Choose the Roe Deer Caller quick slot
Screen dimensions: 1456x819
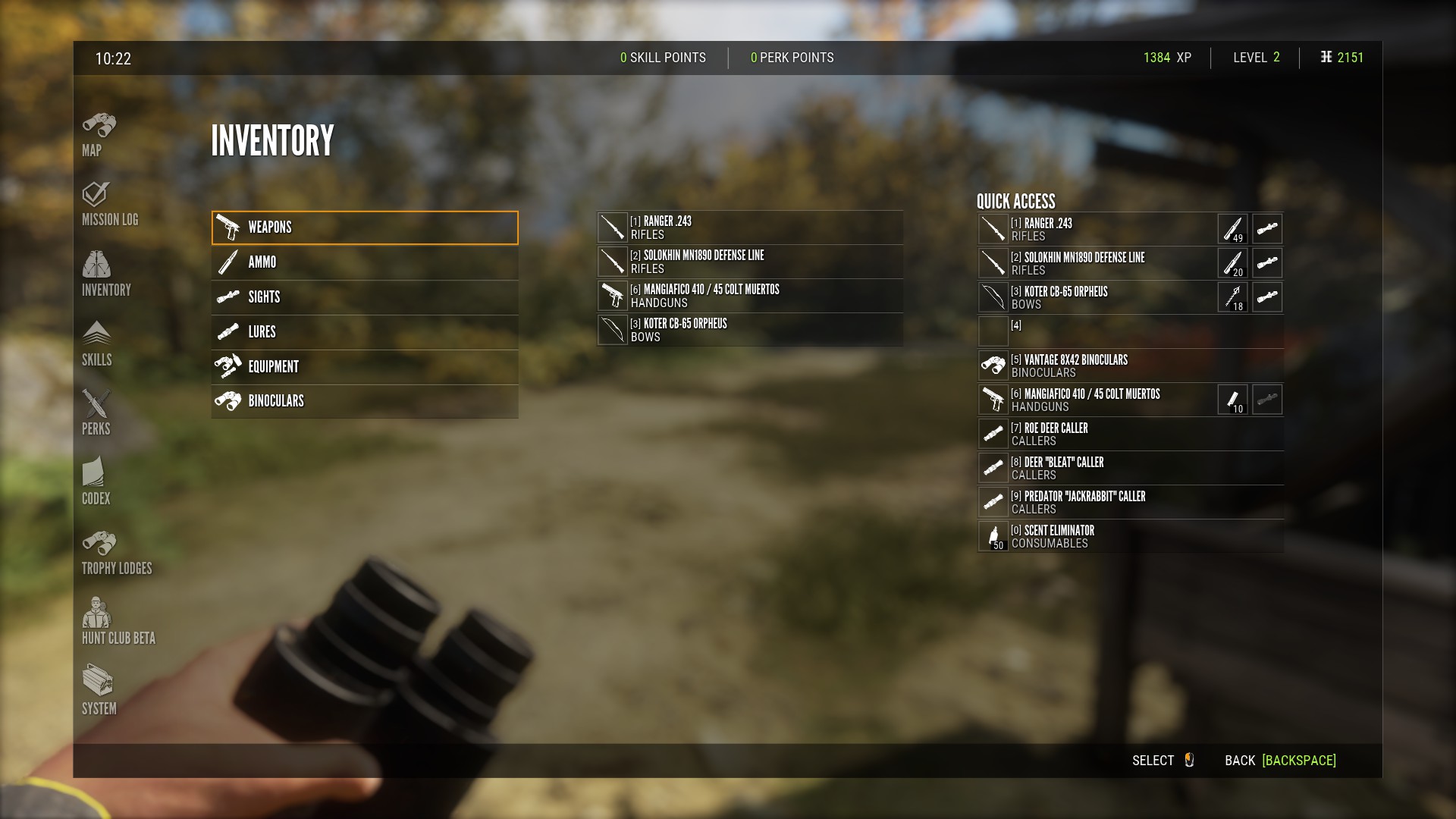pos(1130,434)
